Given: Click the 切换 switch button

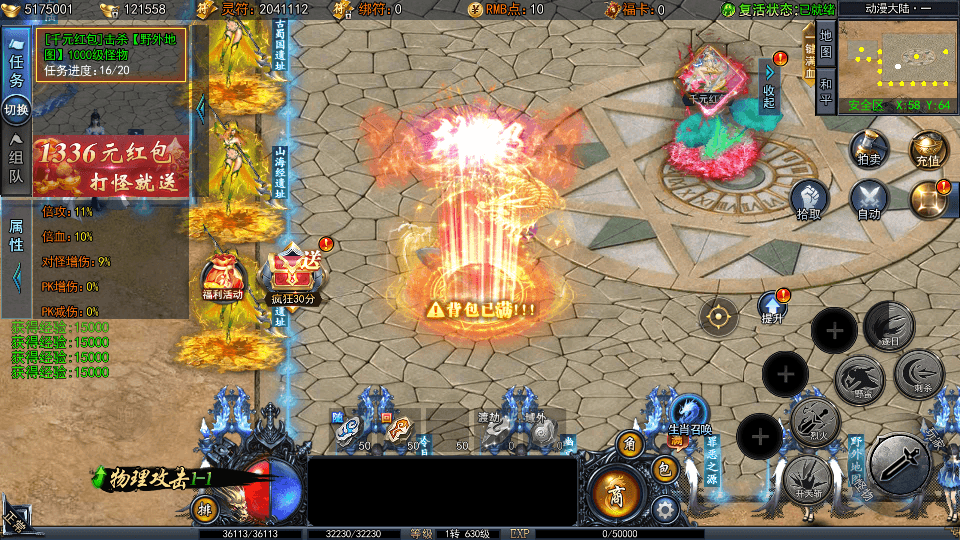Looking at the screenshot, I should 16,108.
